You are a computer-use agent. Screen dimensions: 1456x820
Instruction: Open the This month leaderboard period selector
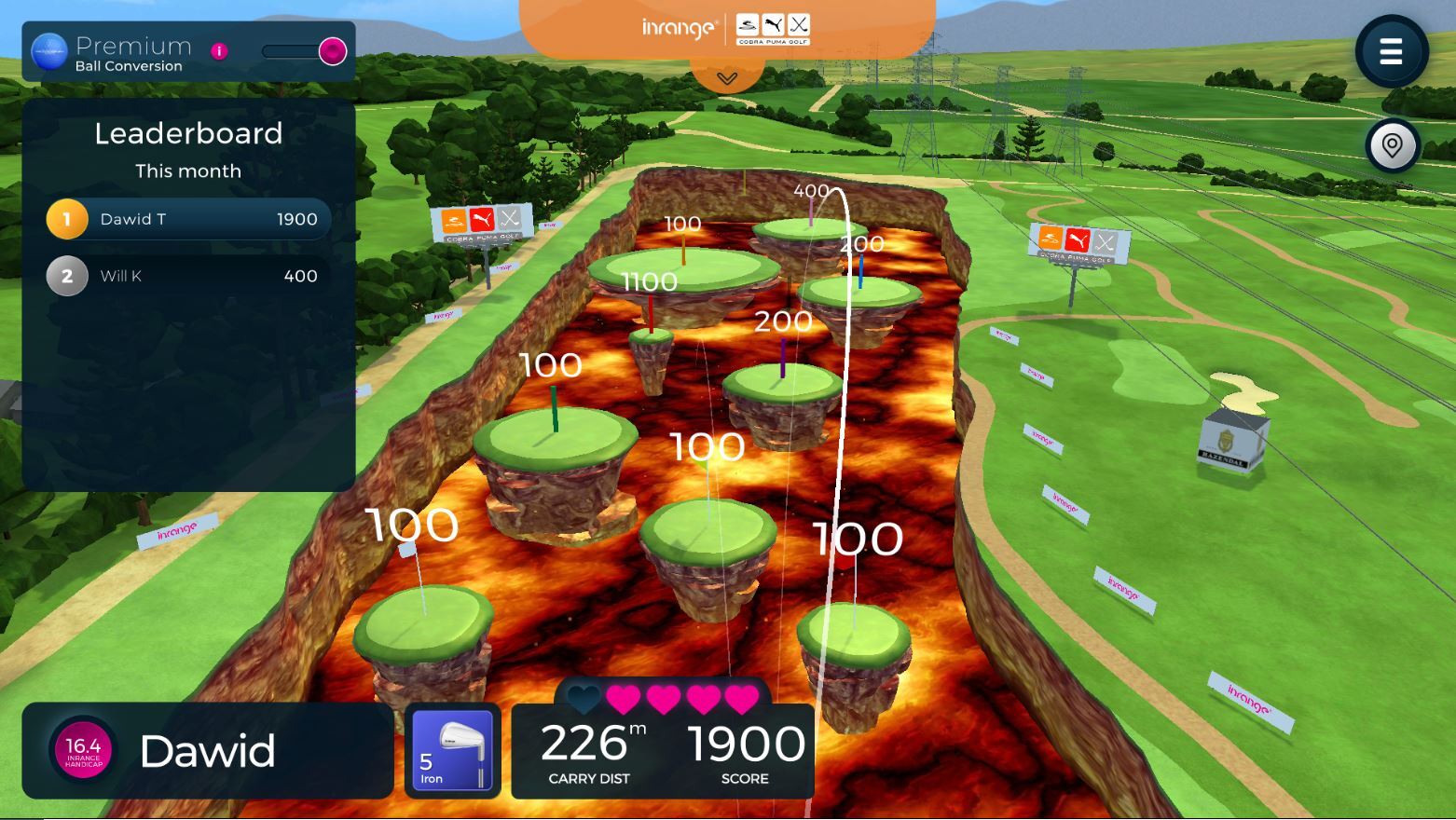click(188, 171)
